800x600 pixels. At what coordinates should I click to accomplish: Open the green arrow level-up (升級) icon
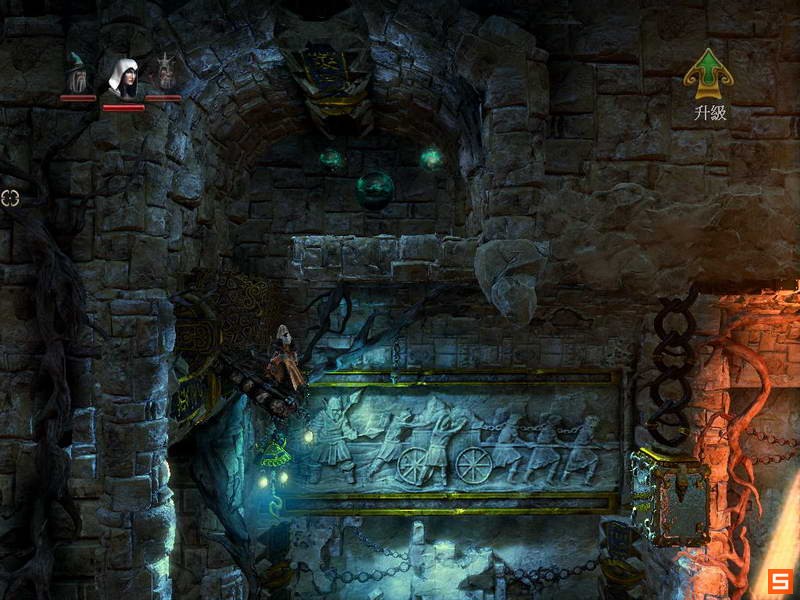[x=708, y=74]
